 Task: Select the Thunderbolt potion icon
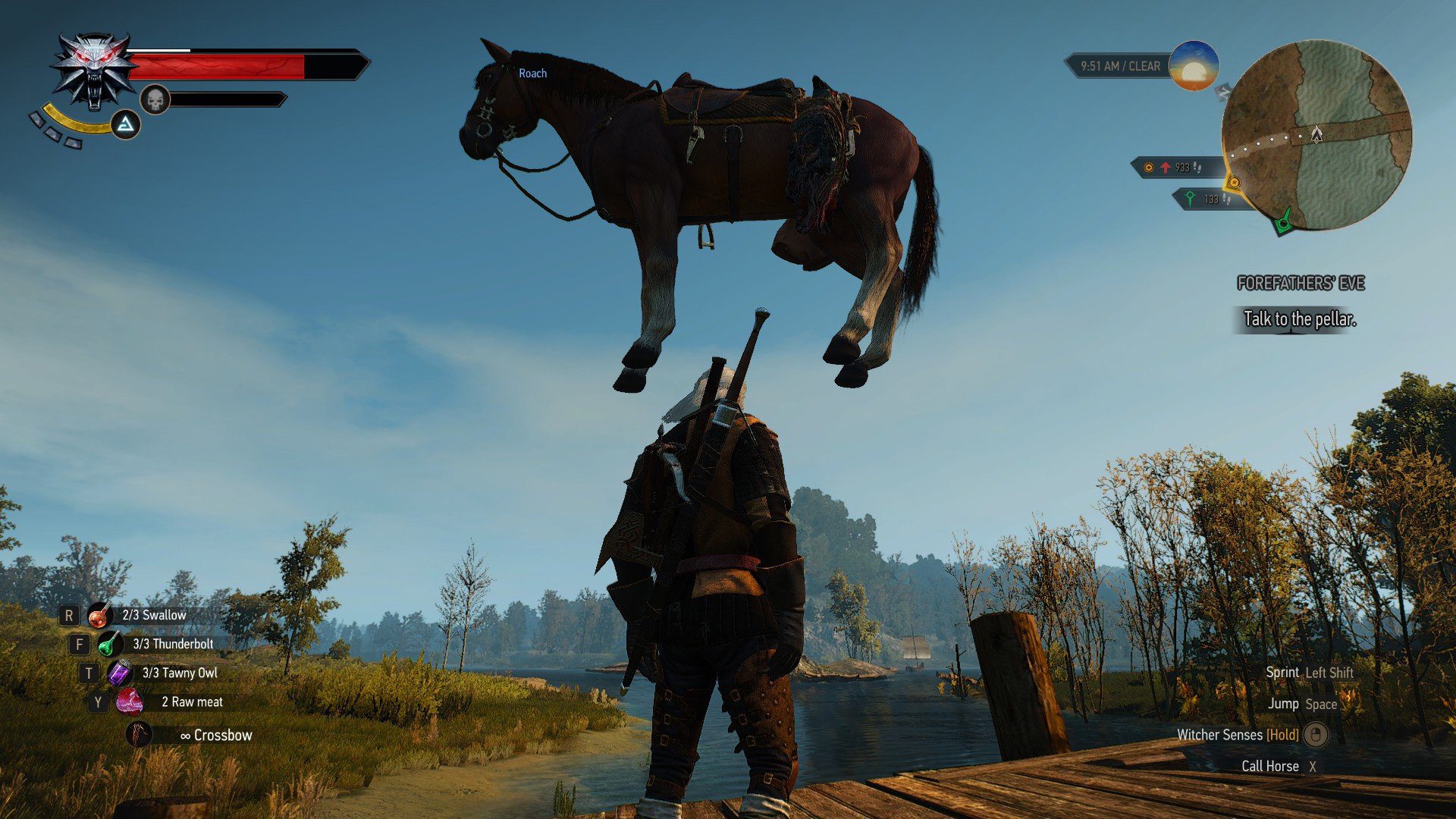[x=108, y=644]
